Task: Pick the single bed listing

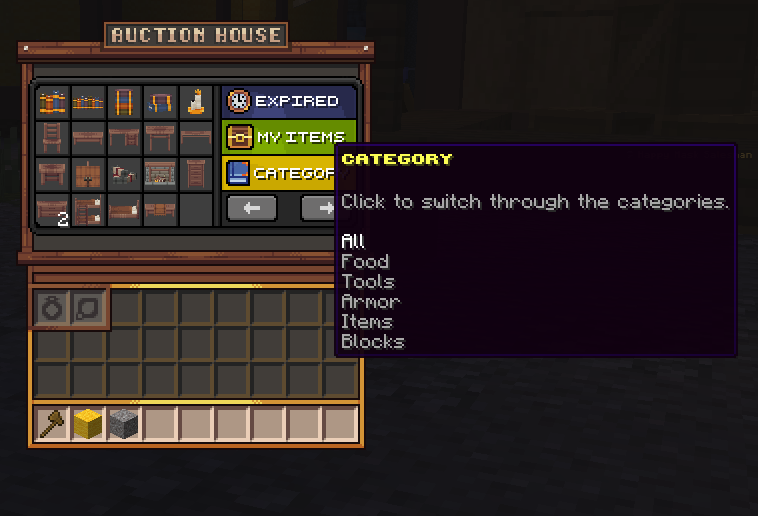Action: tap(124, 209)
